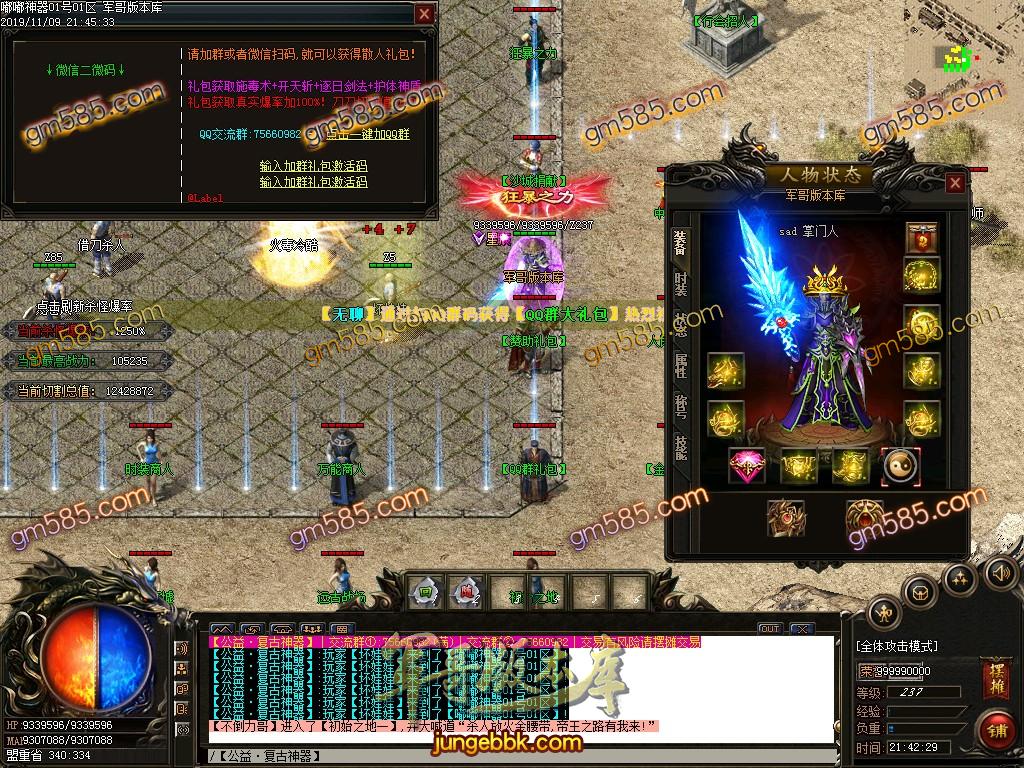Close the 人物状态 character panel
Screen dimensions: 1024x768
click(x=955, y=183)
